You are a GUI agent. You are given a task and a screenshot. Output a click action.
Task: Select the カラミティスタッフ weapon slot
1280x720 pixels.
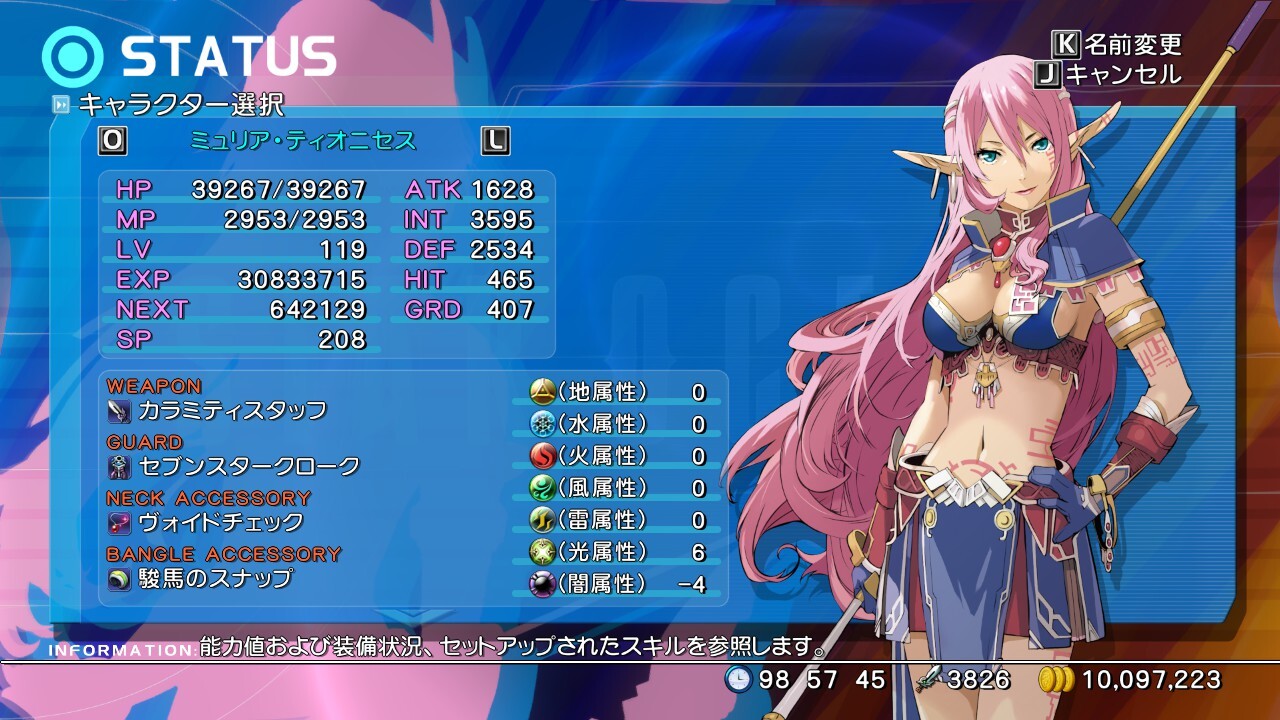[x=232, y=410]
